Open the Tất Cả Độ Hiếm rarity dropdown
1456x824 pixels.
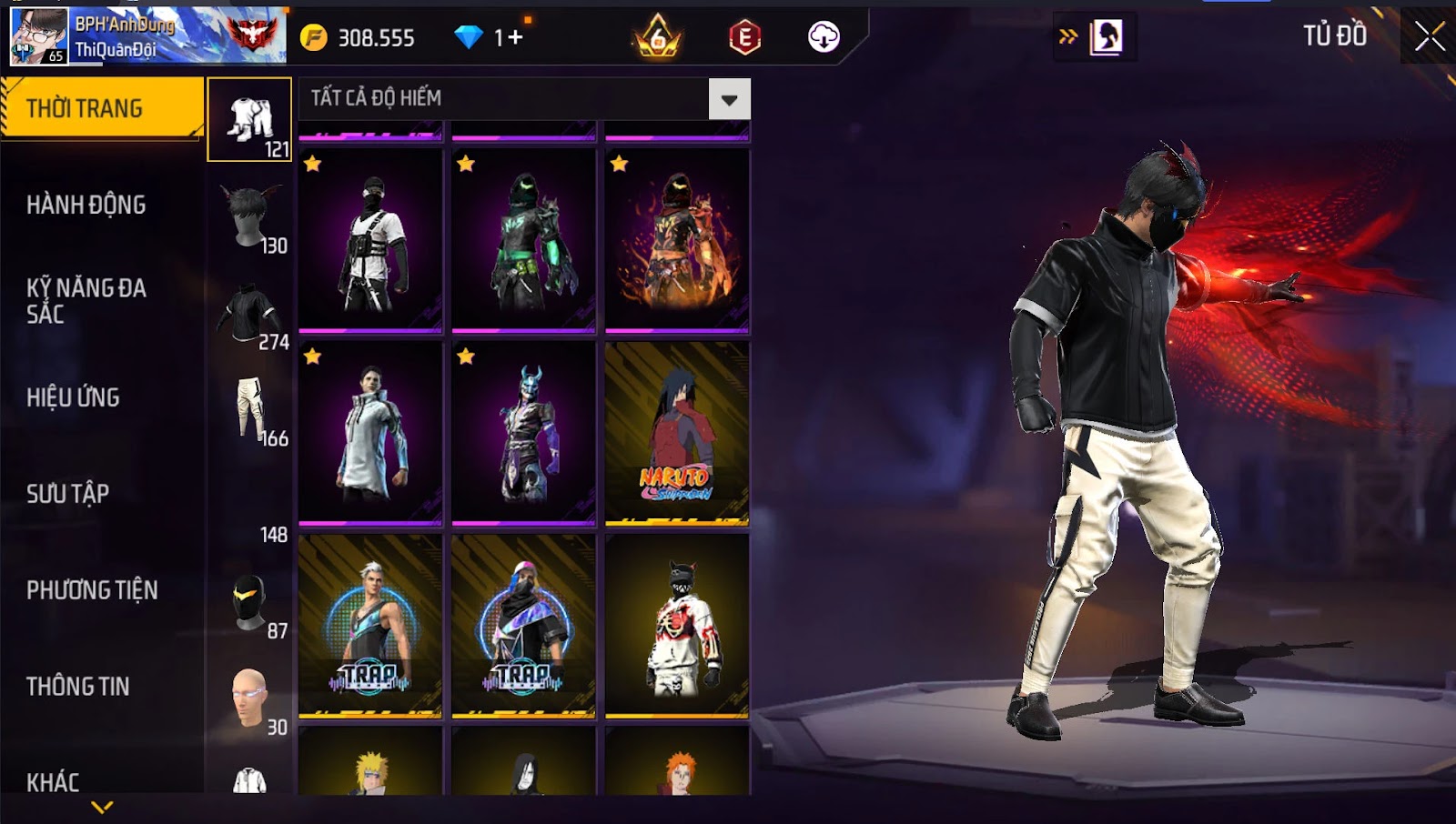click(729, 99)
